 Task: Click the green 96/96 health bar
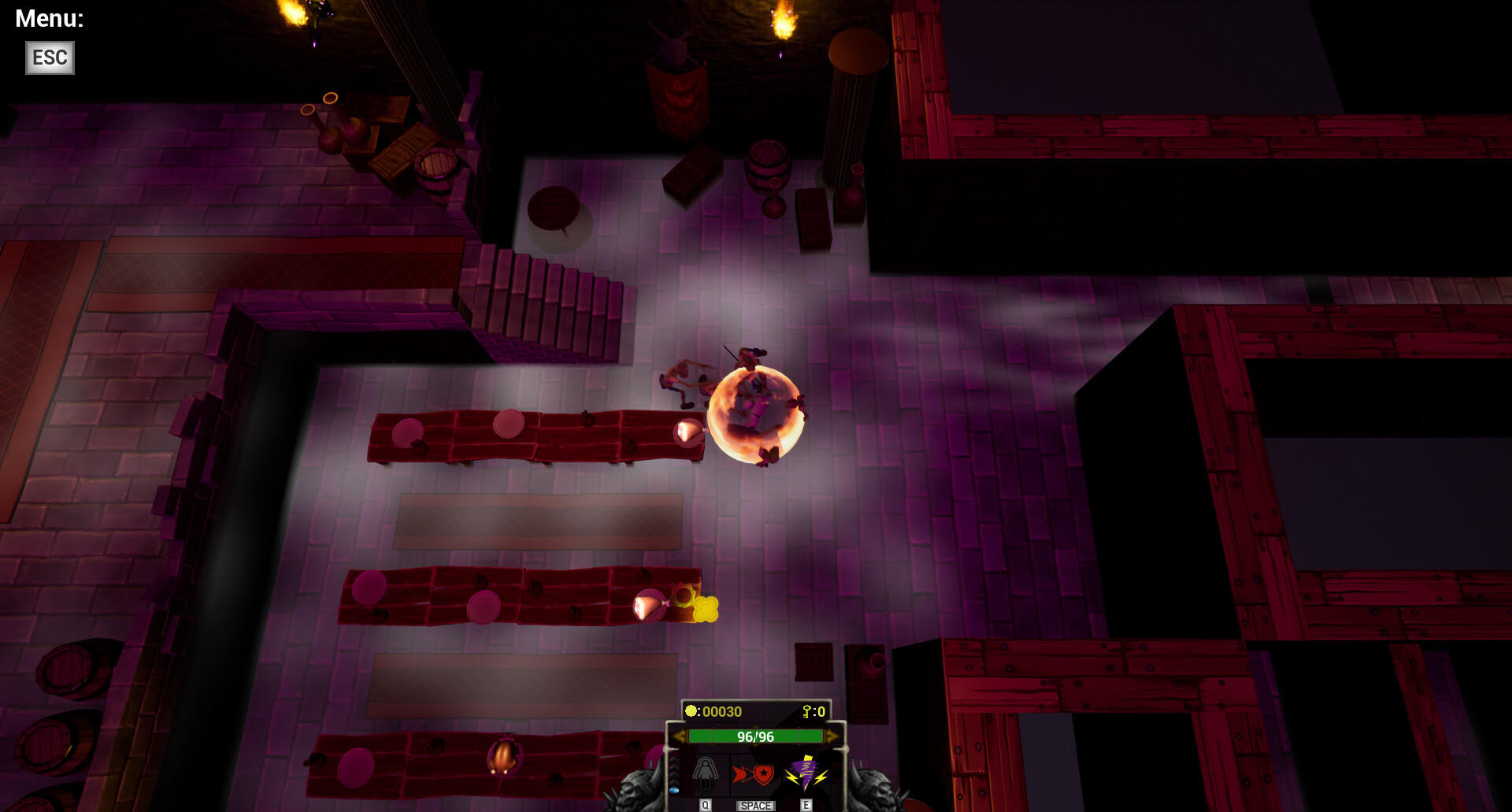click(x=756, y=736)
